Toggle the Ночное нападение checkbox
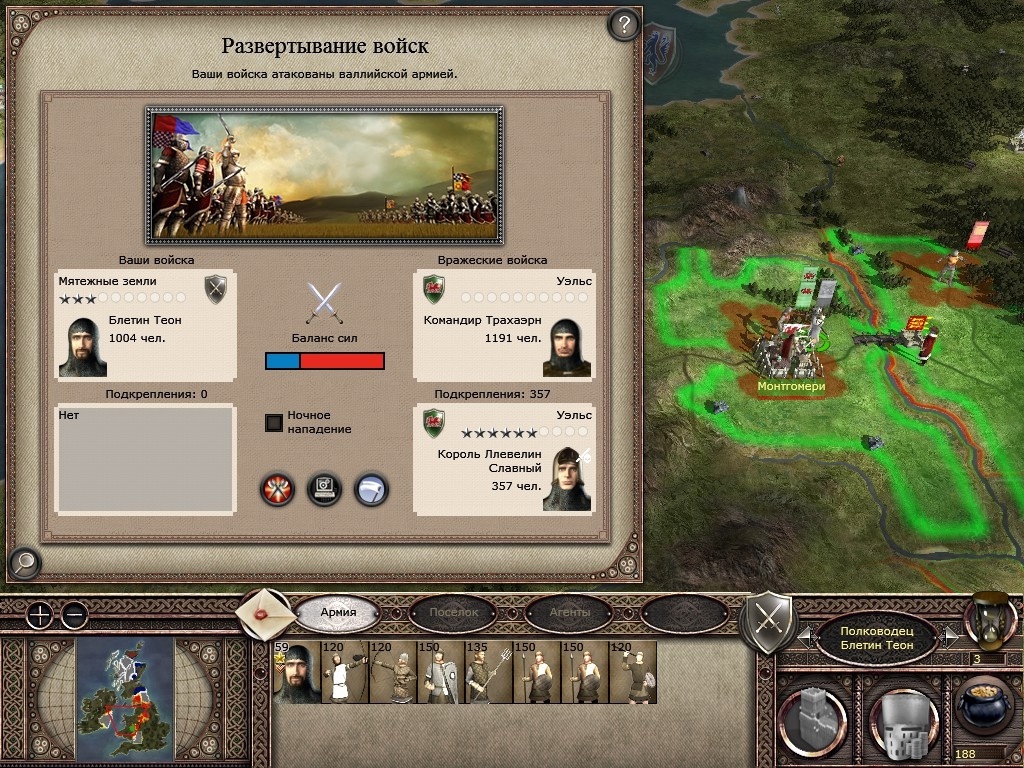Image resolution: width=1024 pixels, height=768 pixels. click(x=273, y=422)
